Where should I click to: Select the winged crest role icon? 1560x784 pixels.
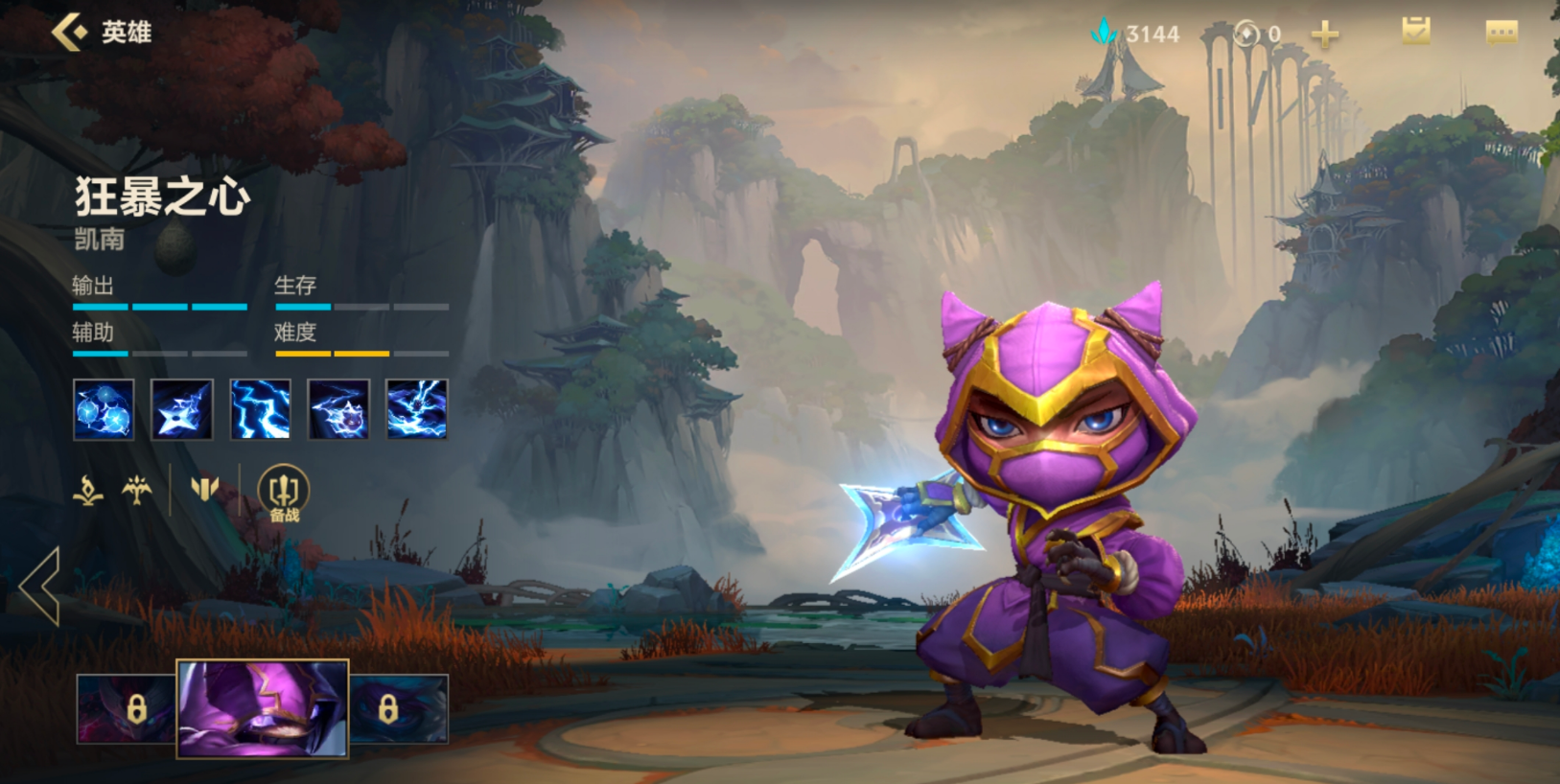[137, 491]
